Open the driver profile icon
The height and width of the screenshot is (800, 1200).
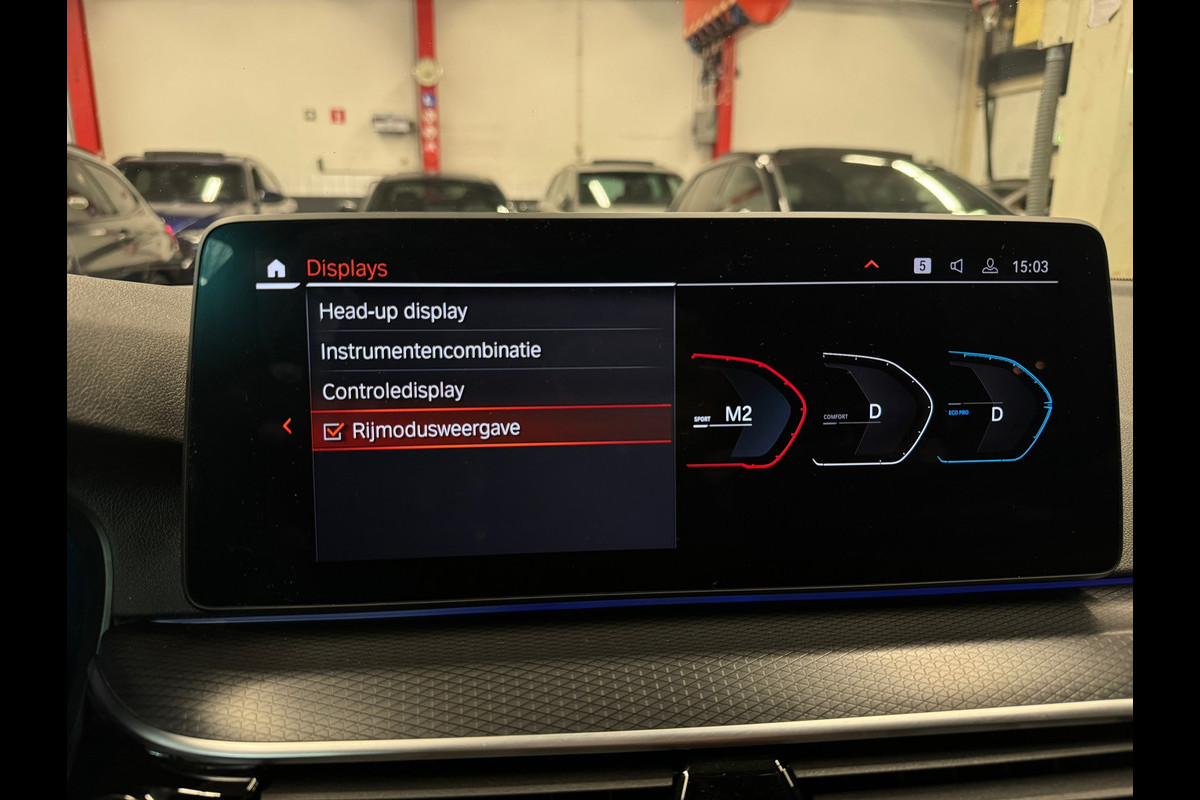[x=989, y=266]
